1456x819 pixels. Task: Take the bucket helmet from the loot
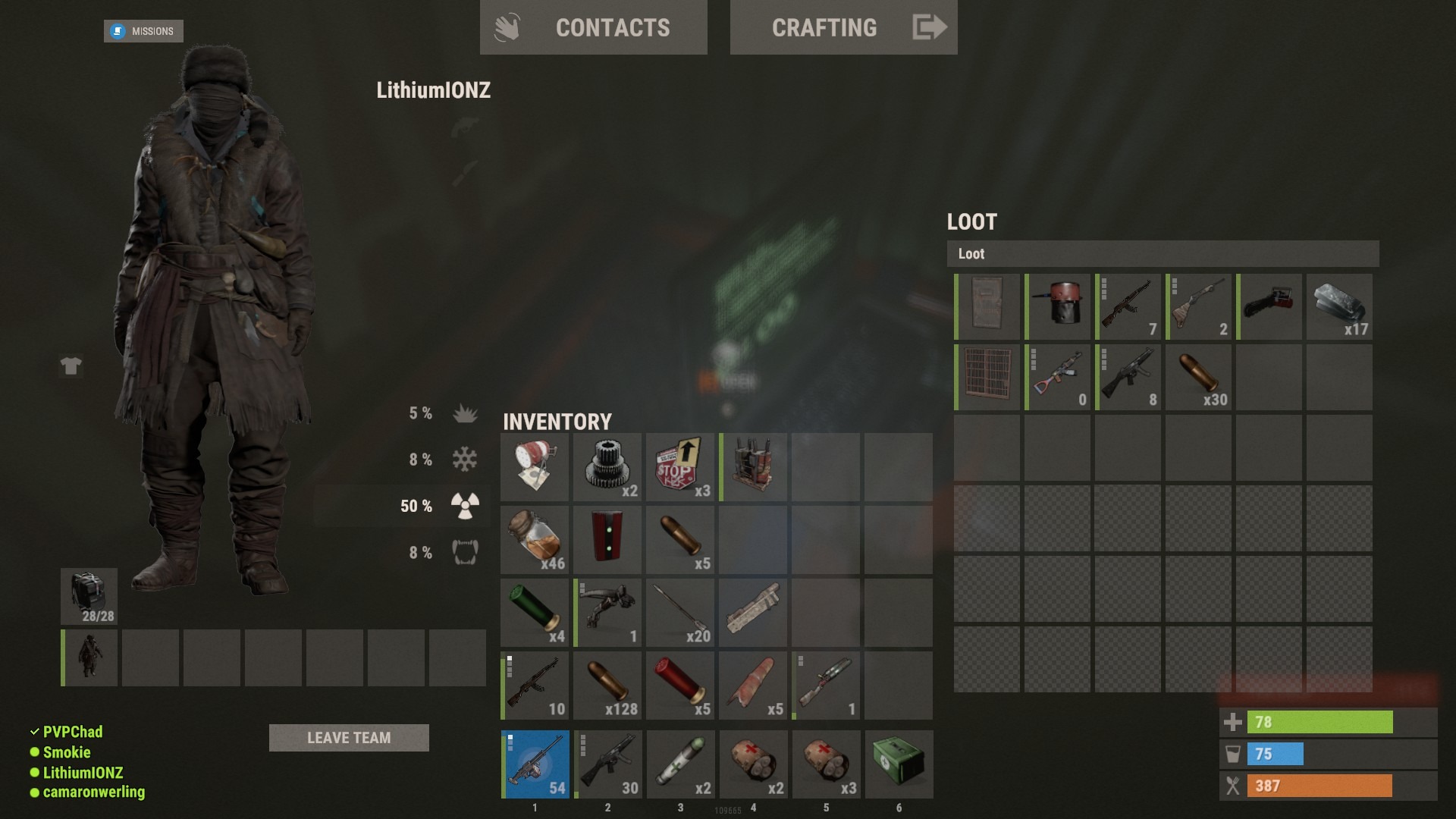tap(1058, 306)
